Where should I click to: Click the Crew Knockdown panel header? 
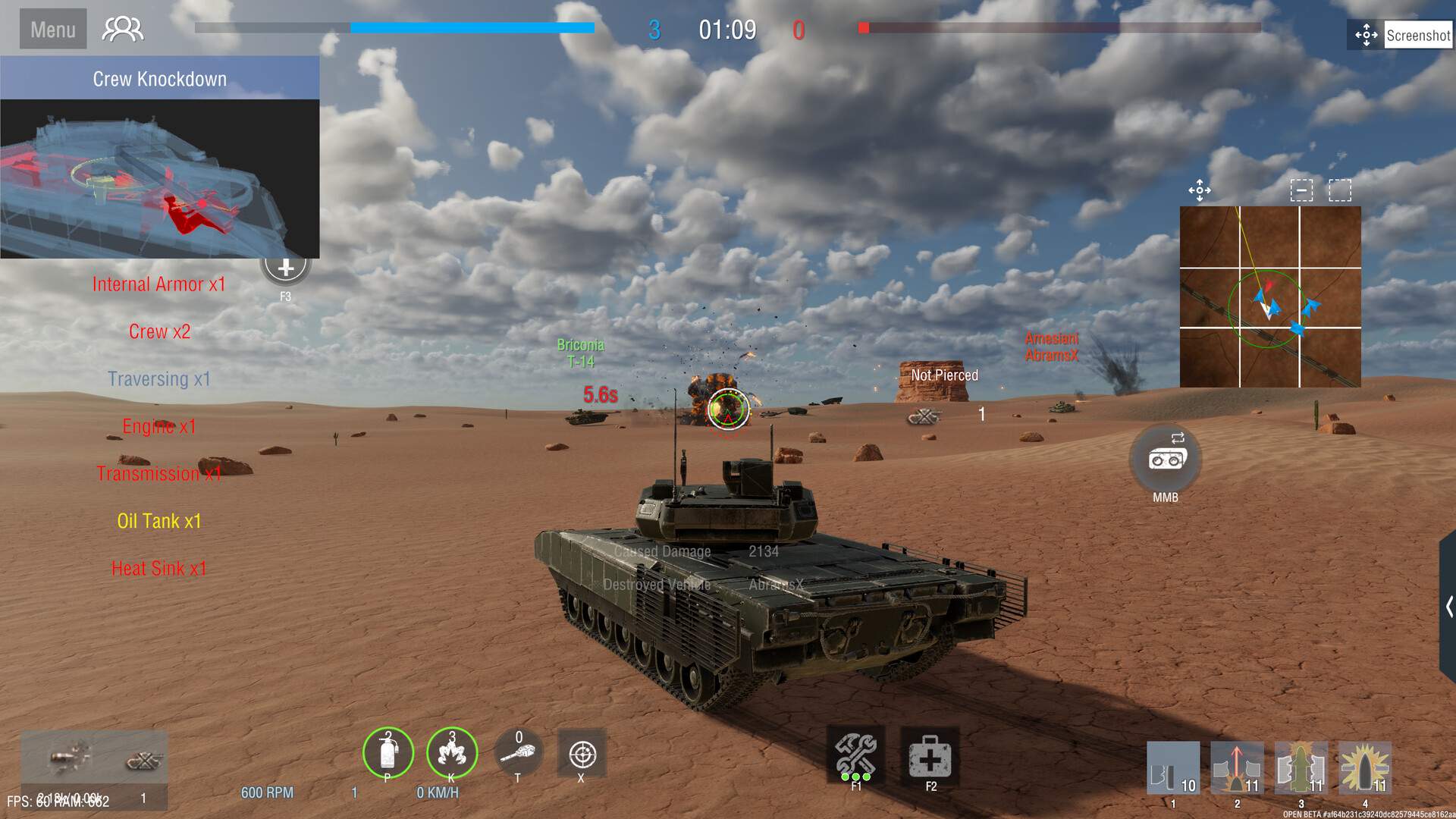(x=159, y=78)
